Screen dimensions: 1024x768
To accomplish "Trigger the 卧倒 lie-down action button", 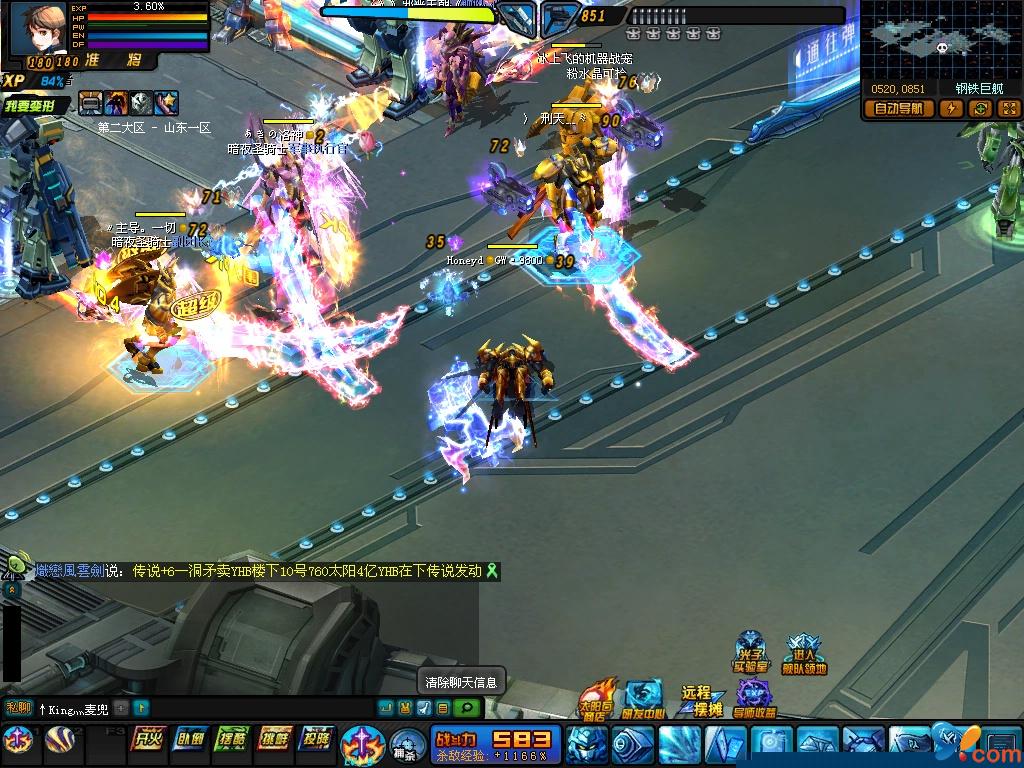I will click(191, 739).
